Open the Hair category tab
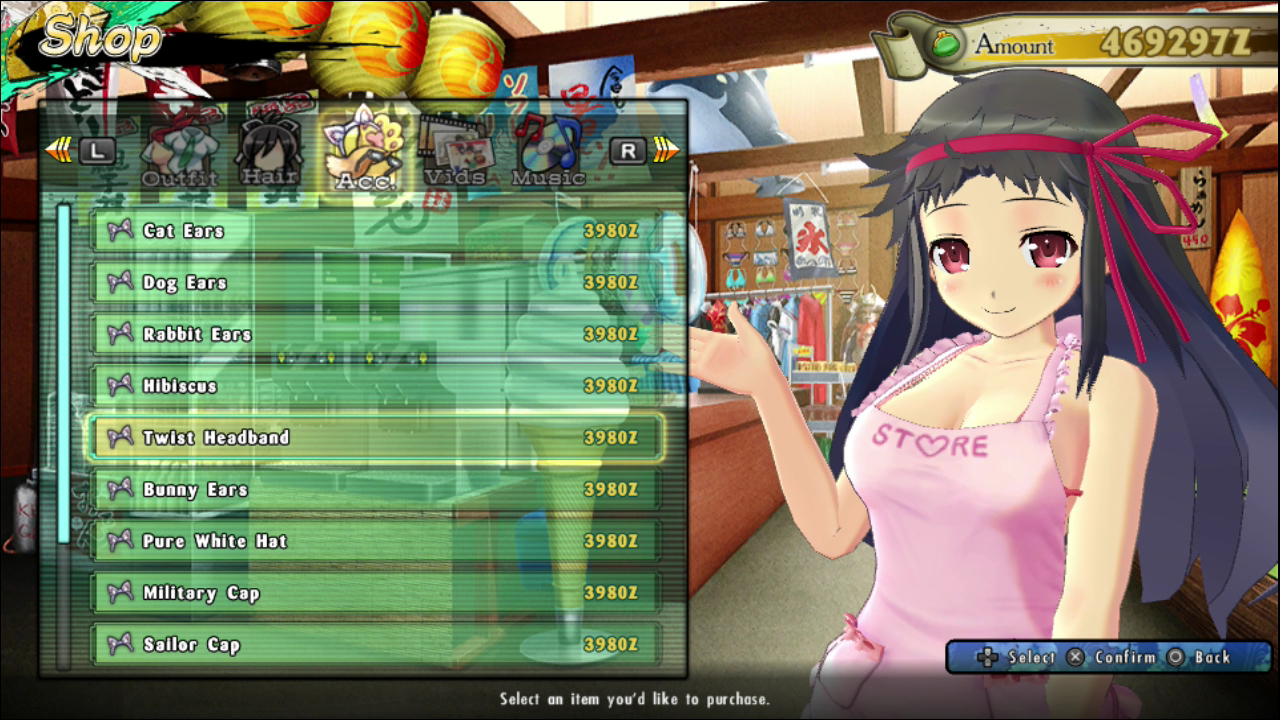This screenshot has width=1280, height=720. click(269, 153)
